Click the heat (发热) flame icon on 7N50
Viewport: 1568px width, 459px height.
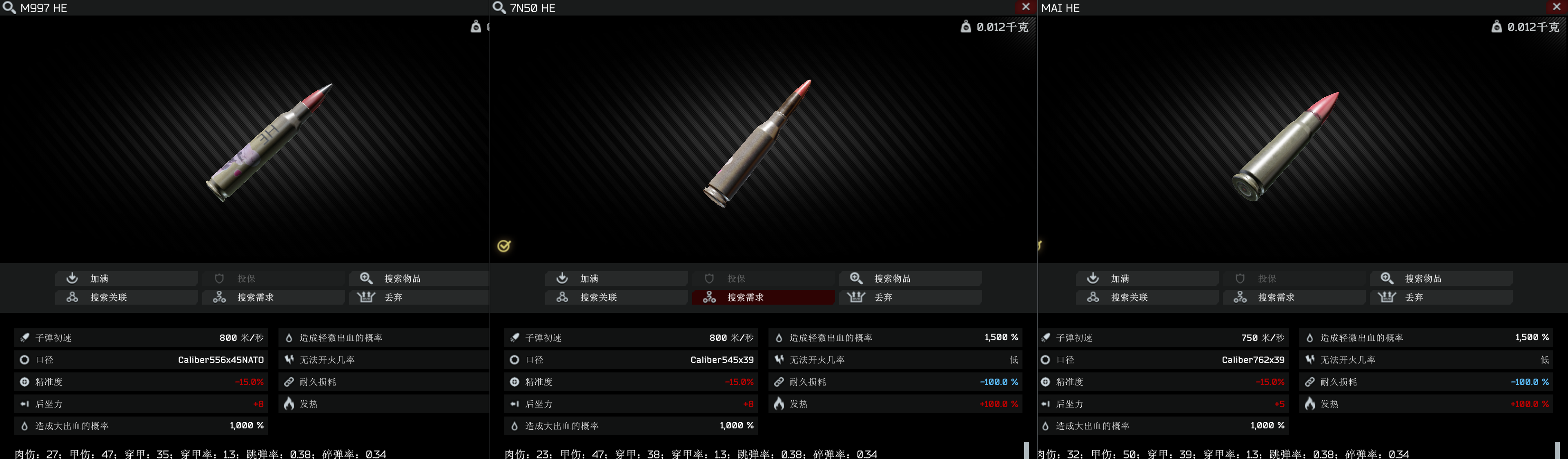(x=779, y=403)
